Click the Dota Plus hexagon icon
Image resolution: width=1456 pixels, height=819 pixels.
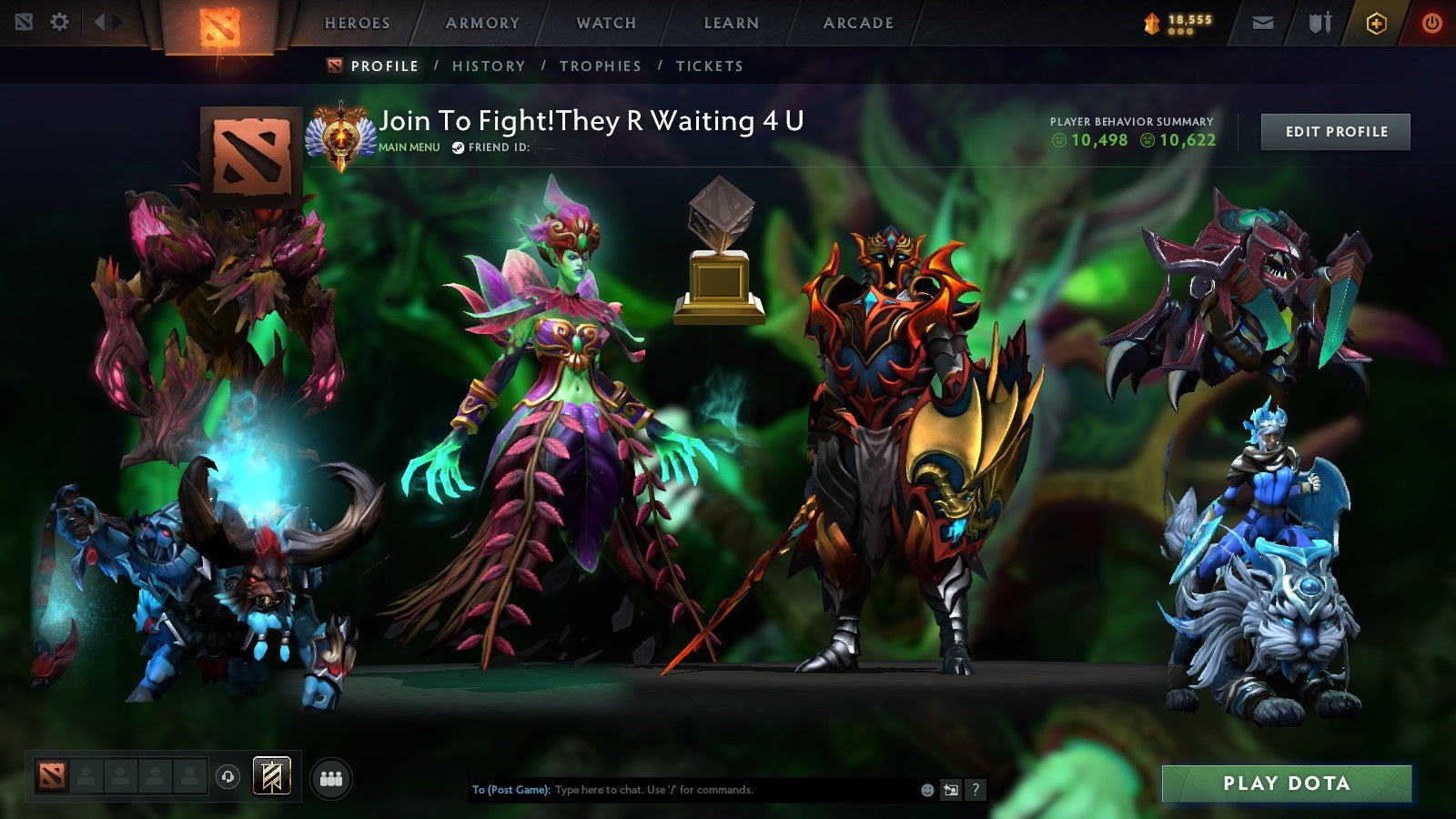pyautogui.click(x=1377, y=23)
